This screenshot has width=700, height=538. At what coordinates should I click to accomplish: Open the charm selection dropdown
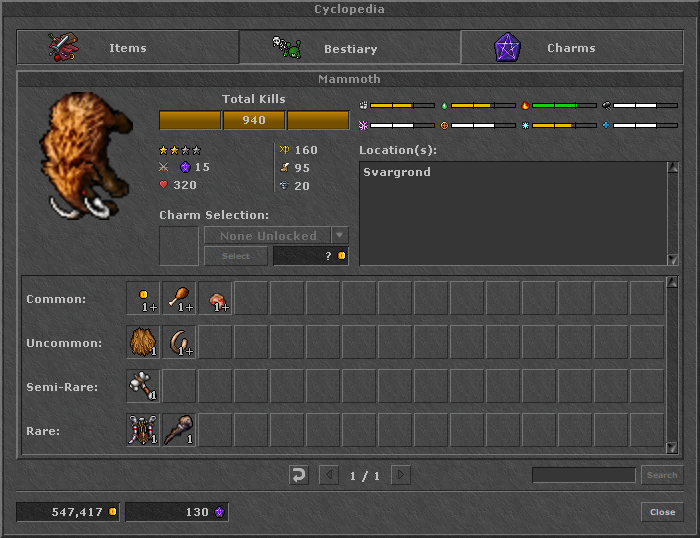pyautogui.click(x=340, y=236)
